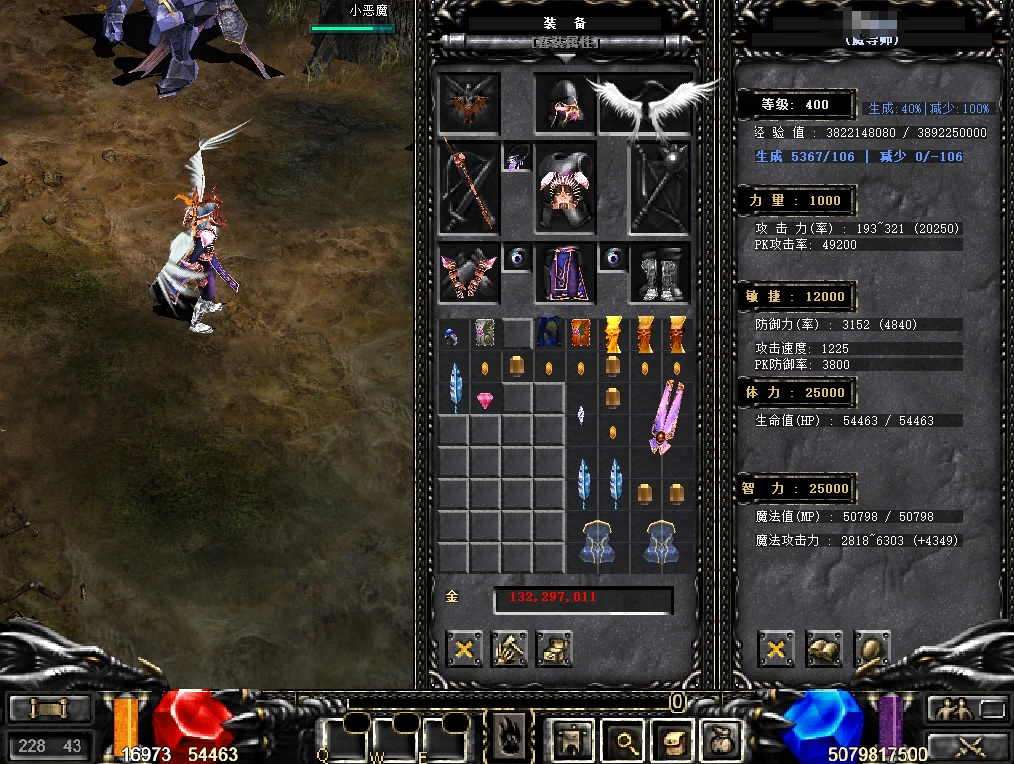Screen dimensions: 1014x764
Task: Select the bat-winged pet slot
Action: pyautogui.click(x=469, y=103)
